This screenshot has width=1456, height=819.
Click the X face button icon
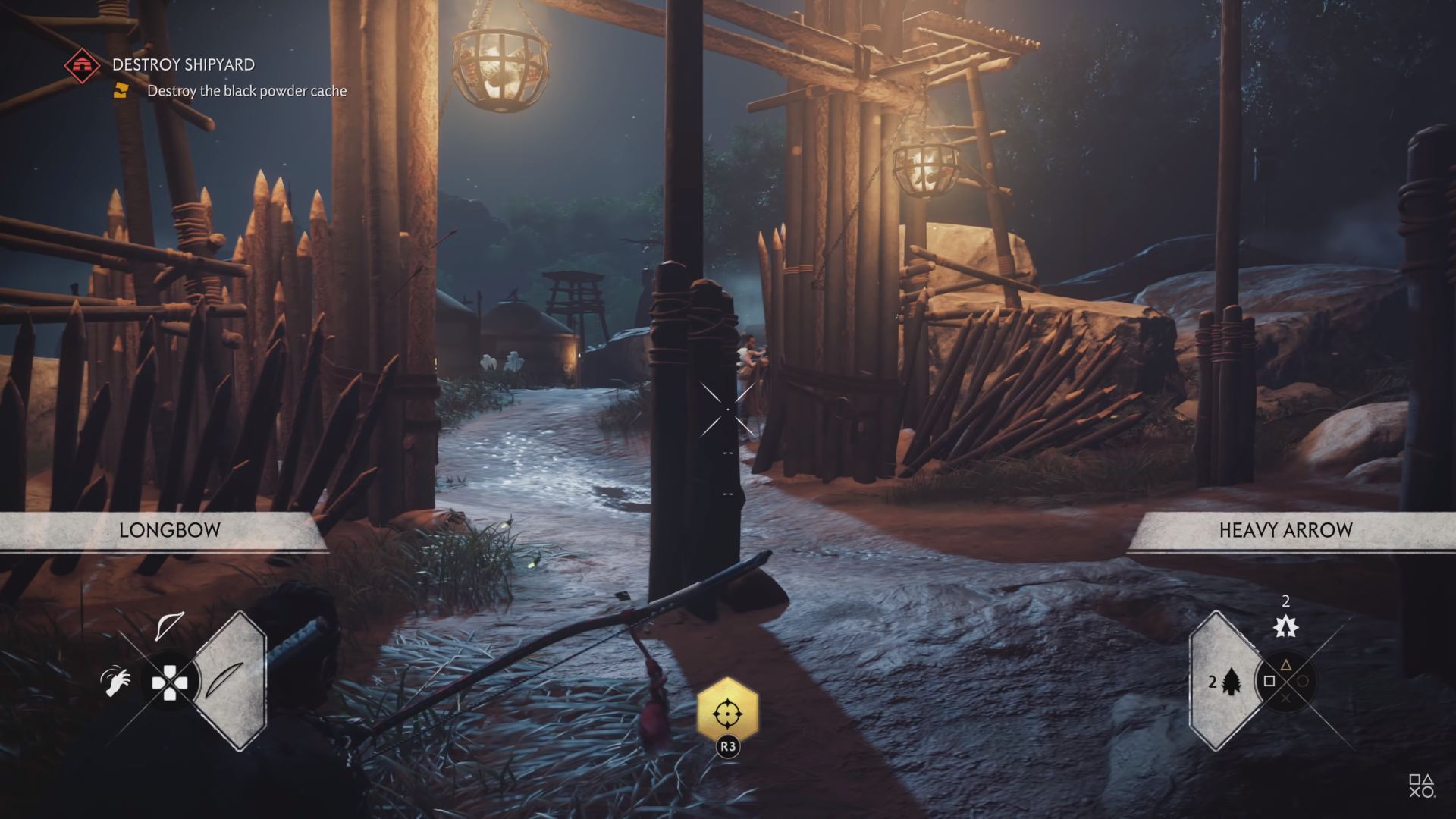coord(1286,698)
